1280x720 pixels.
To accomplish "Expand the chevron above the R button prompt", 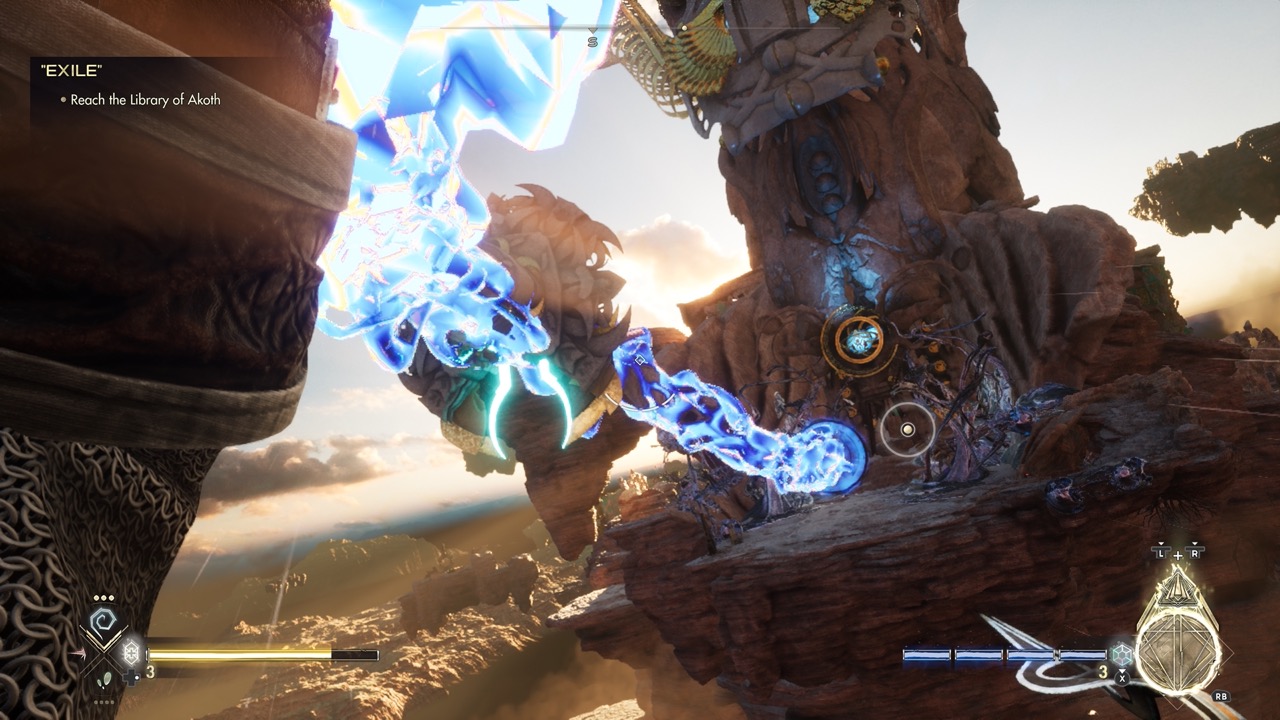I will pos(1194,544).
